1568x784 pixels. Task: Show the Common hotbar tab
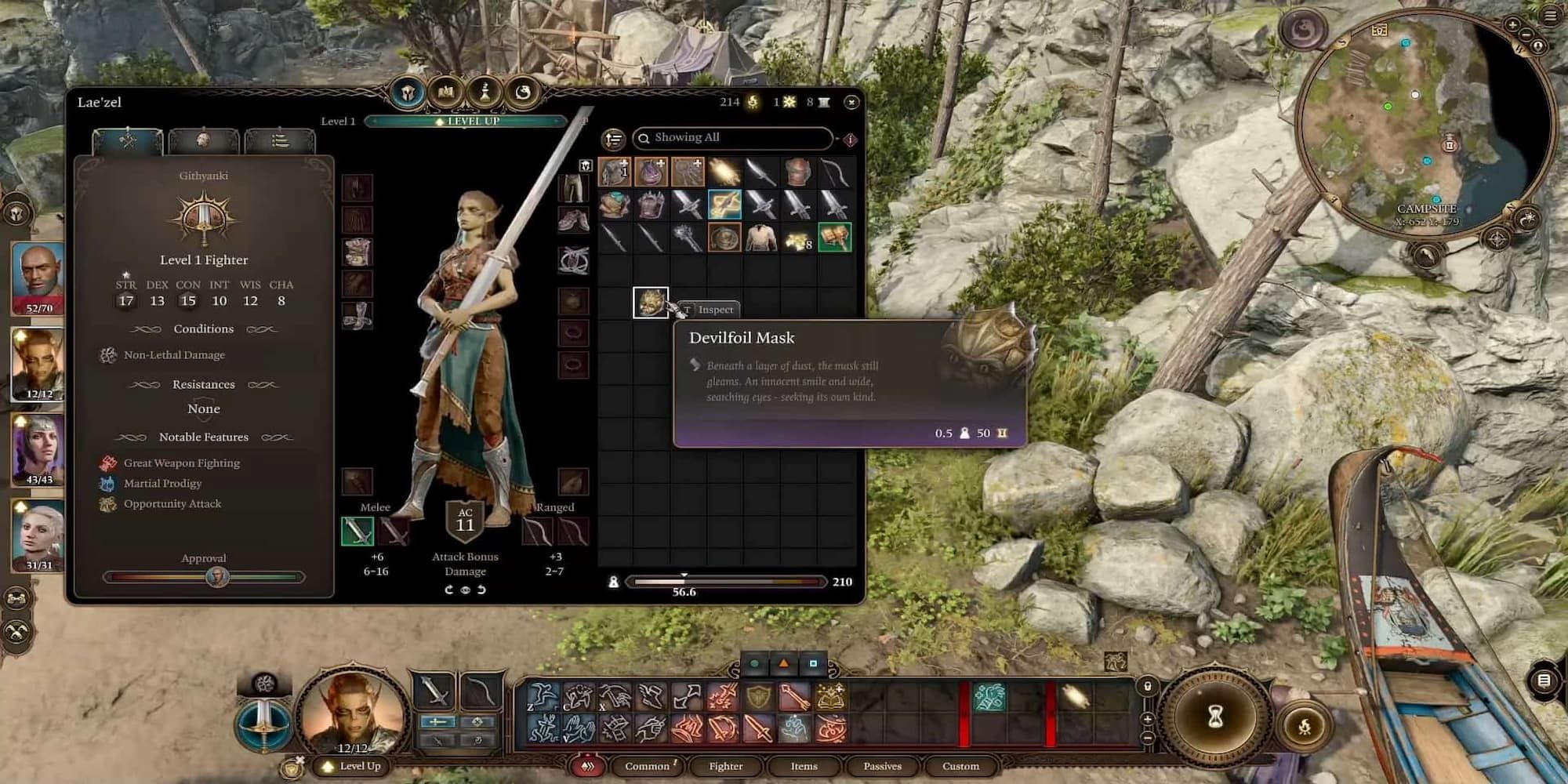tap(647, 766)
